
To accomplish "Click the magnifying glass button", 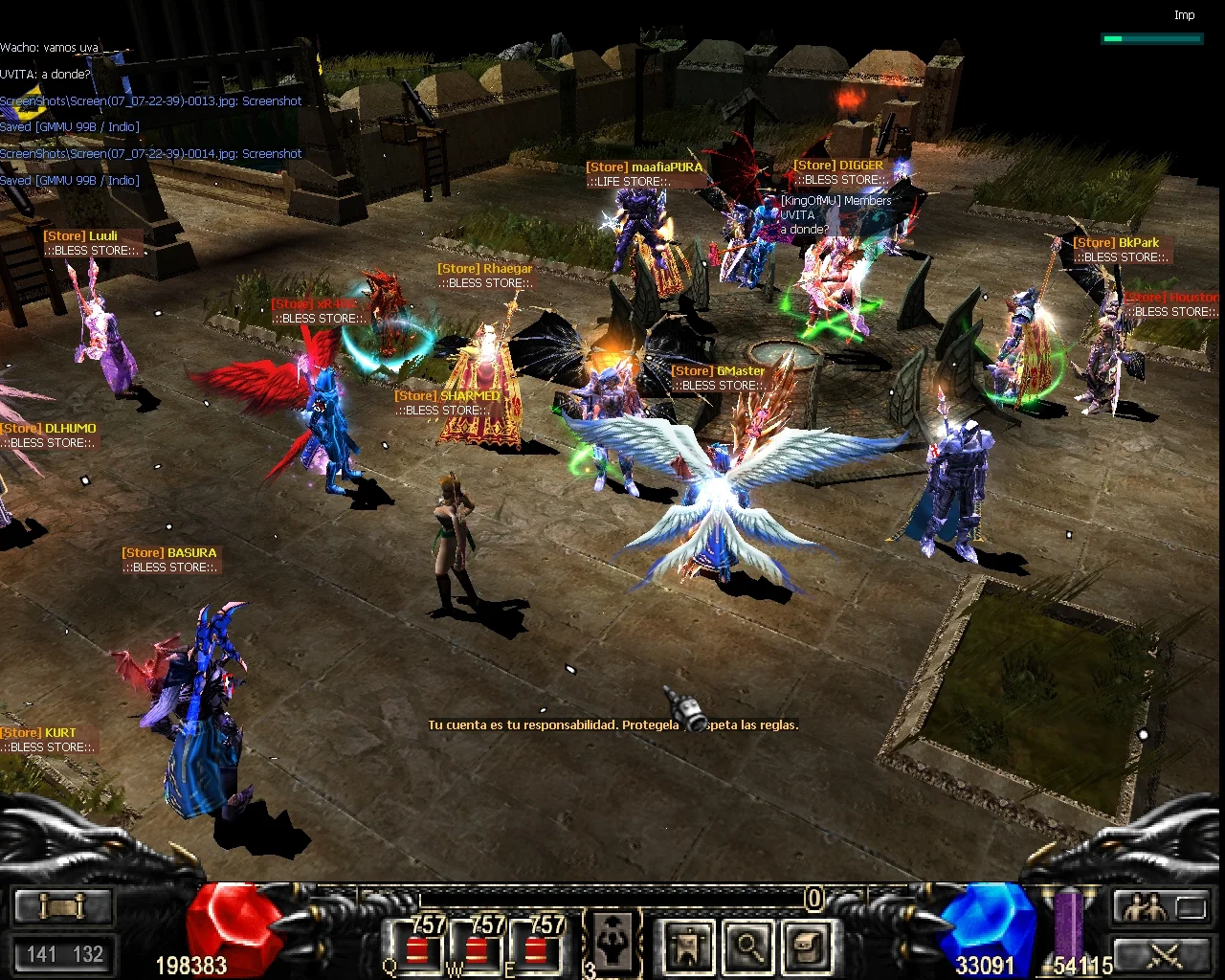I will point(748,947).
